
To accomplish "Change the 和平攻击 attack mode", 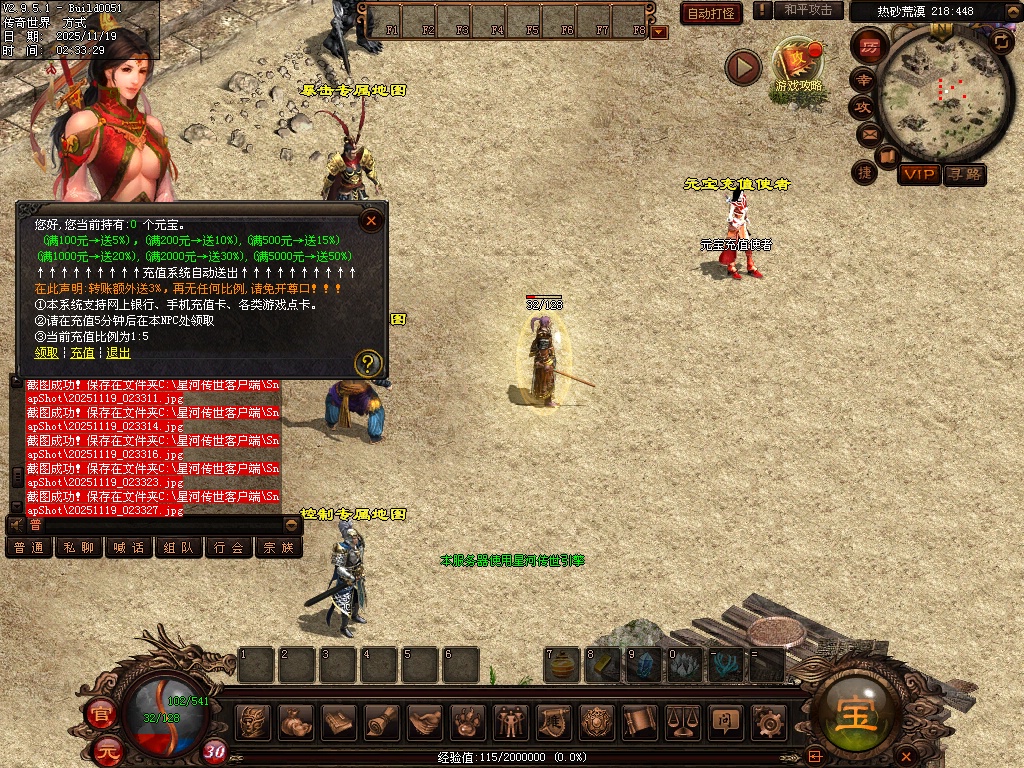I will tap(807, 10).
